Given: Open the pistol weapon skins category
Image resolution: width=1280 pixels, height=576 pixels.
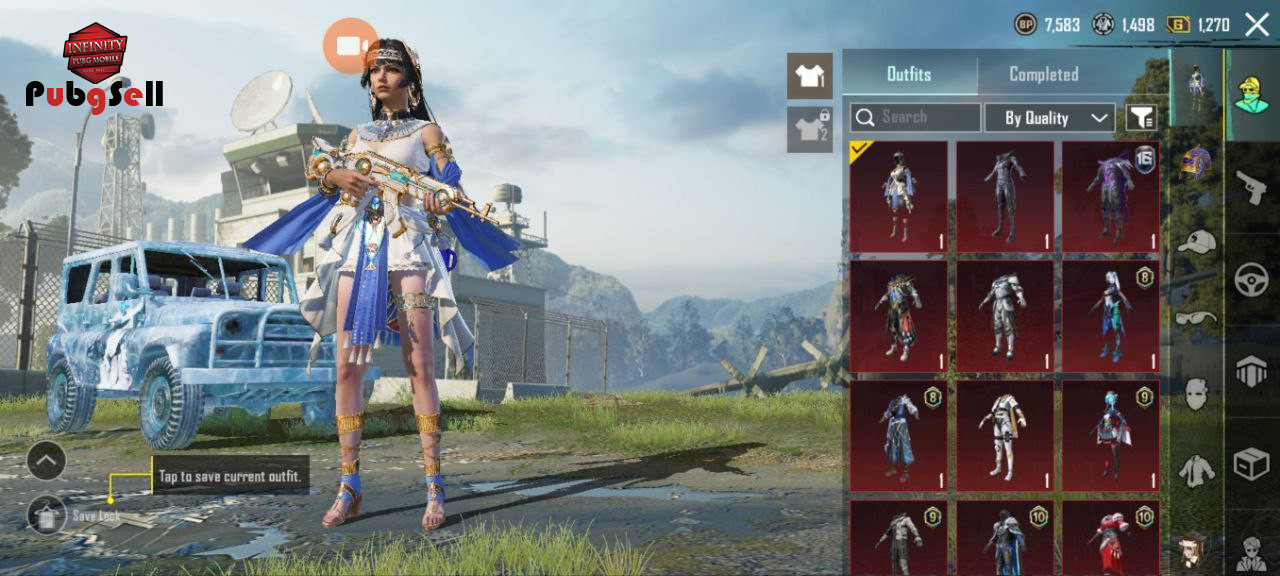Looking at the screenshot, I should click(x=1251, y=186).
